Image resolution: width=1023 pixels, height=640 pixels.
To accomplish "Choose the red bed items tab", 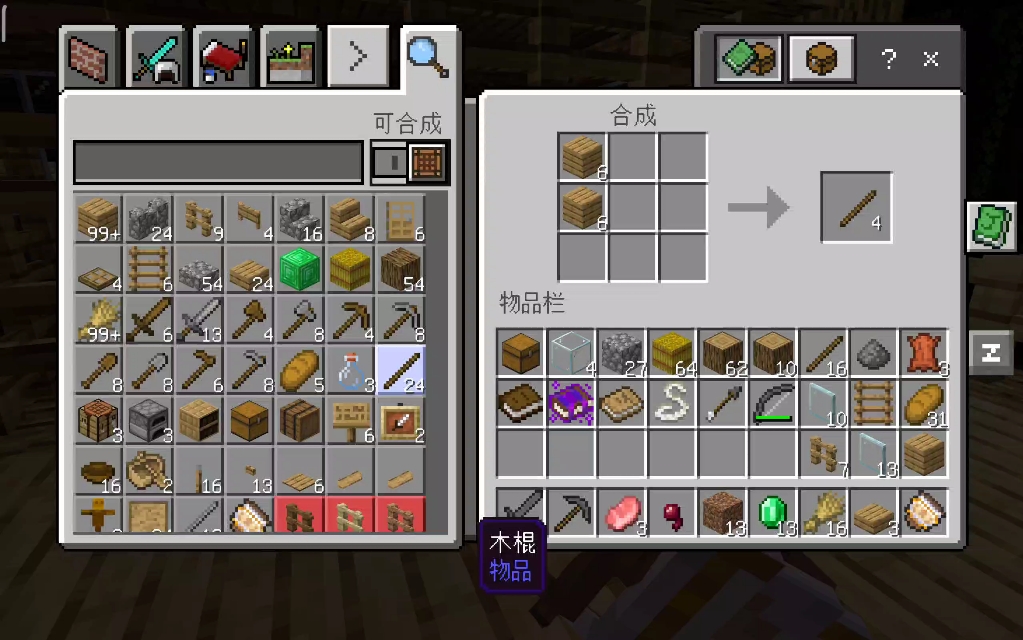I will point(224,58).
